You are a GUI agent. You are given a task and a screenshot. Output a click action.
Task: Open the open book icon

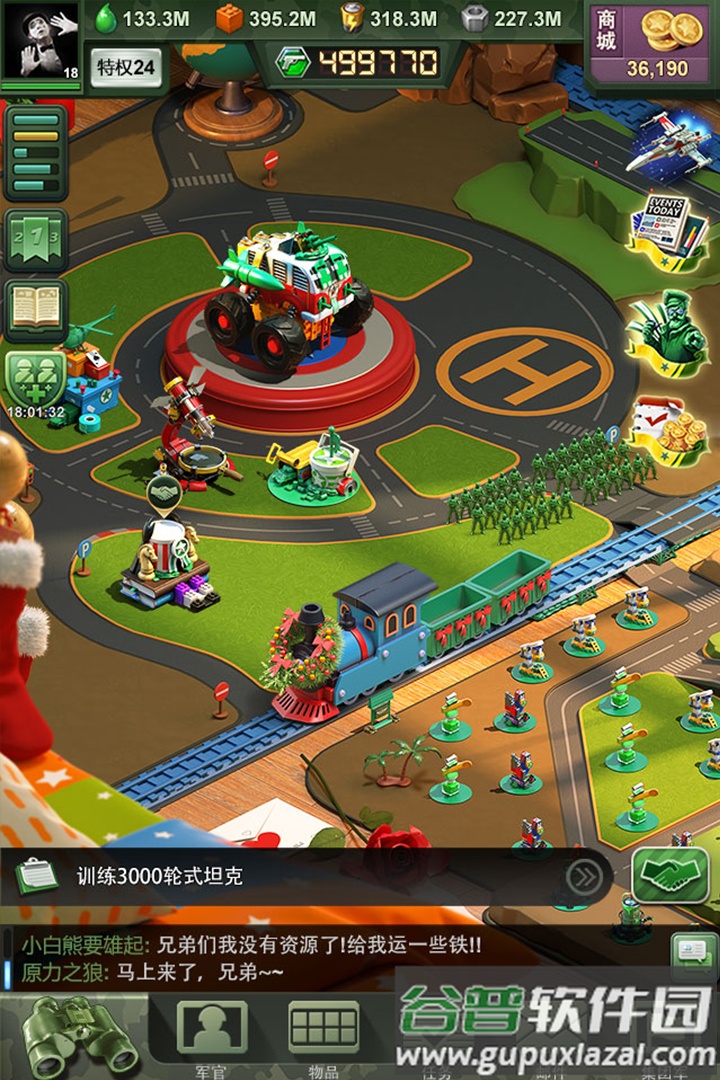tap(36, 309)
